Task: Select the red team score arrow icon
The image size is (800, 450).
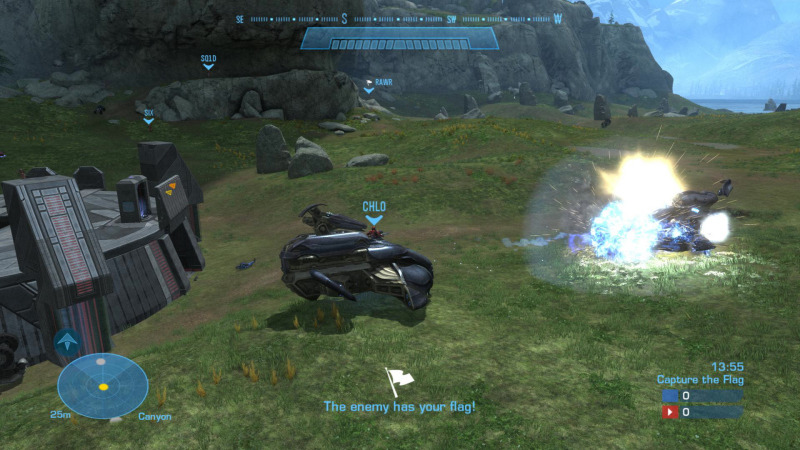Action: pos(670,412)
